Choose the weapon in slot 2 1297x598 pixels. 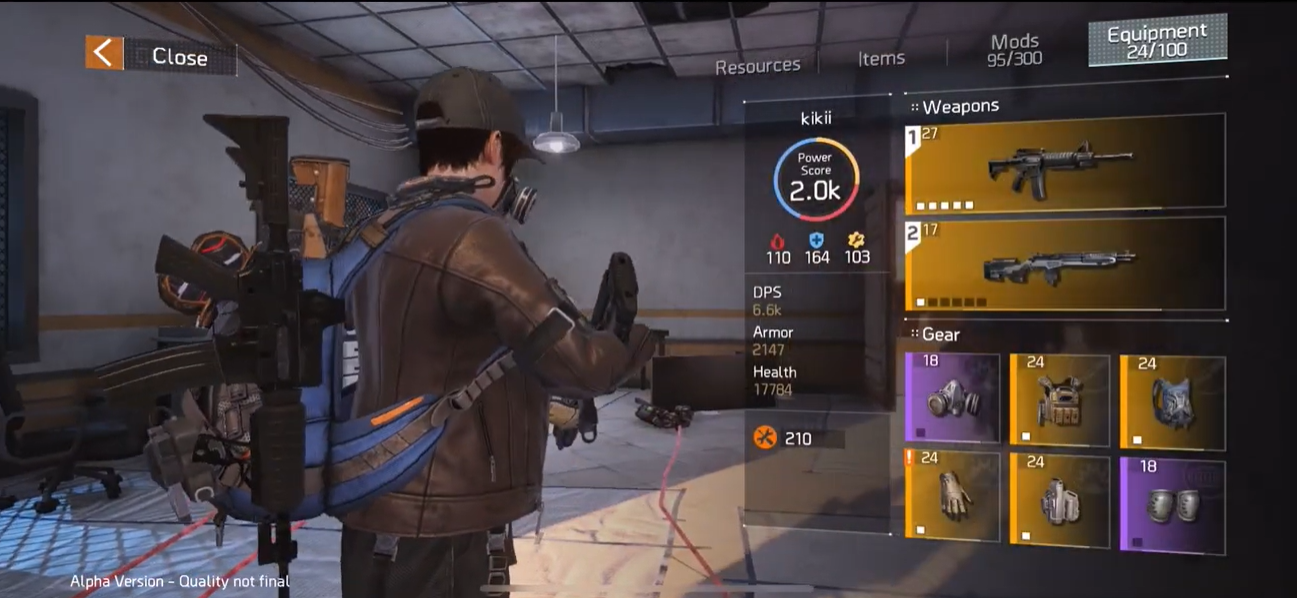1065,265
